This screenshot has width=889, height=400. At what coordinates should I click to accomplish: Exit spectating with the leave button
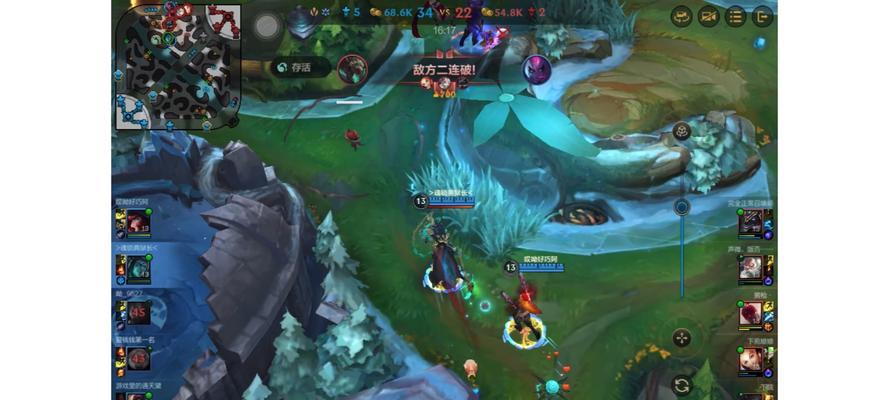pyautogui.click(x=762, y=16)
